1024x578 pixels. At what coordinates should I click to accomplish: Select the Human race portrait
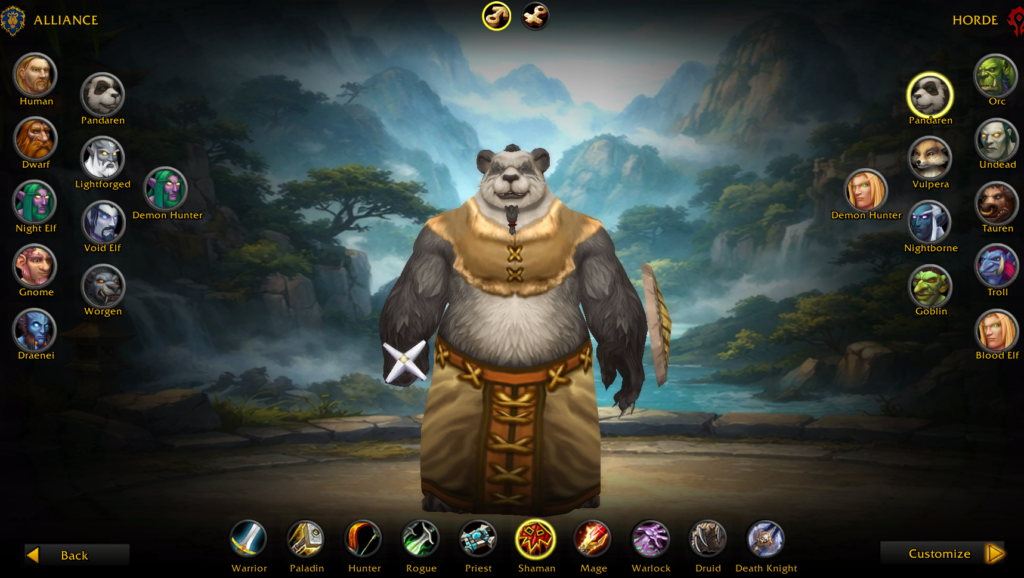pos(36,74)
